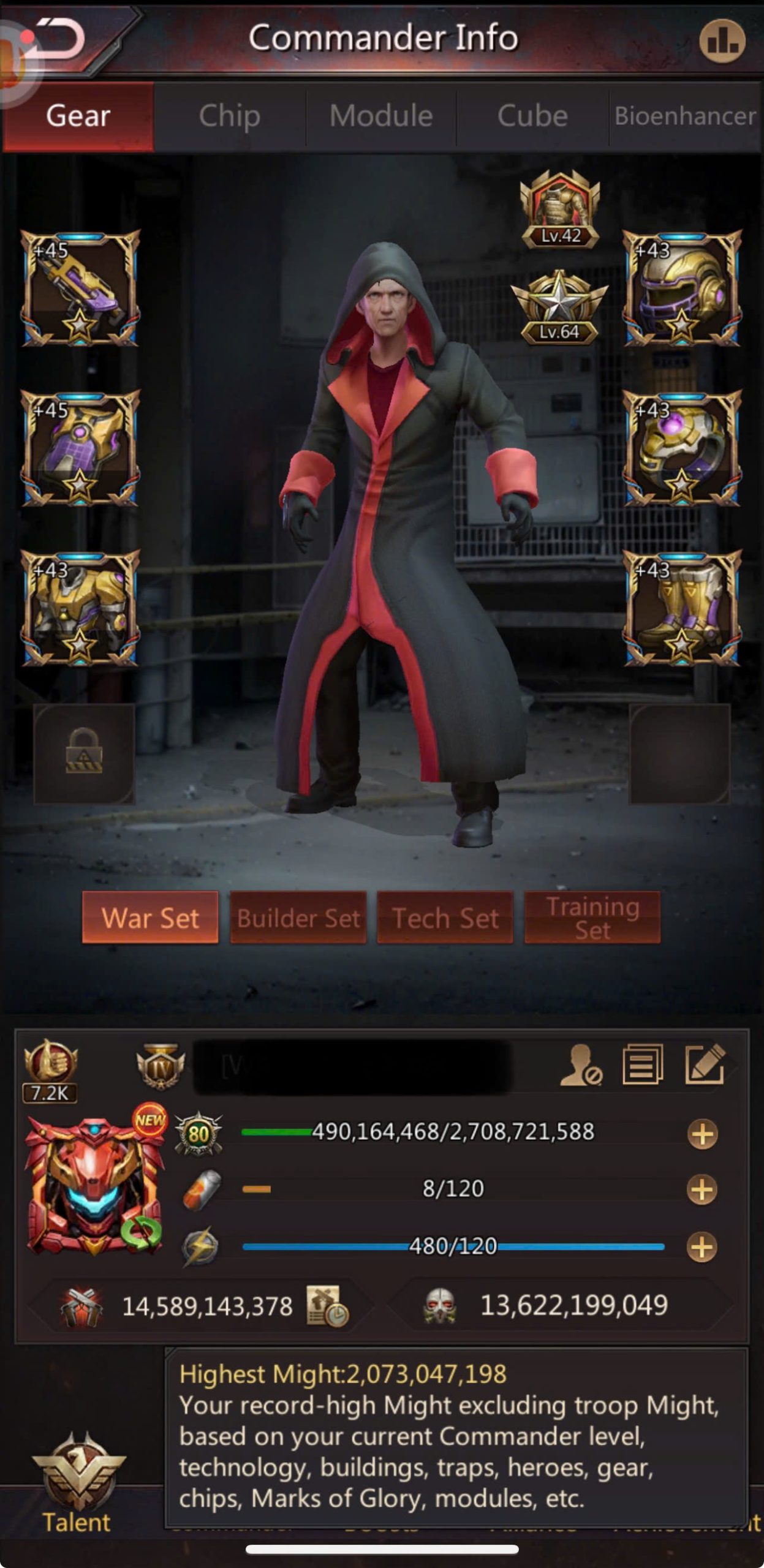
Task: Add commander experience with plus button
Action: (x=702, y=1134)
